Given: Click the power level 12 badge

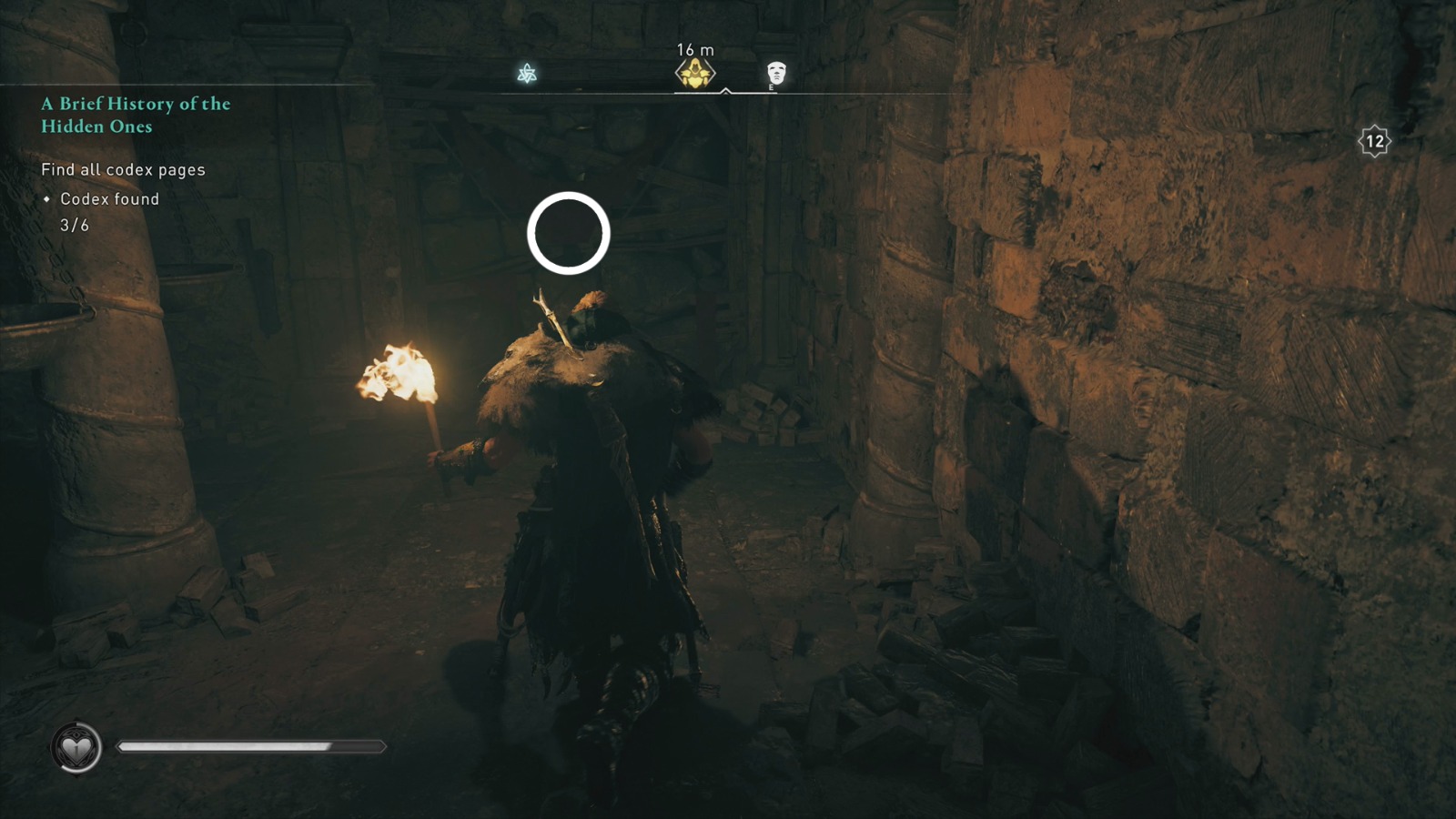Looking at the screenshot, I should [1373, 138].
